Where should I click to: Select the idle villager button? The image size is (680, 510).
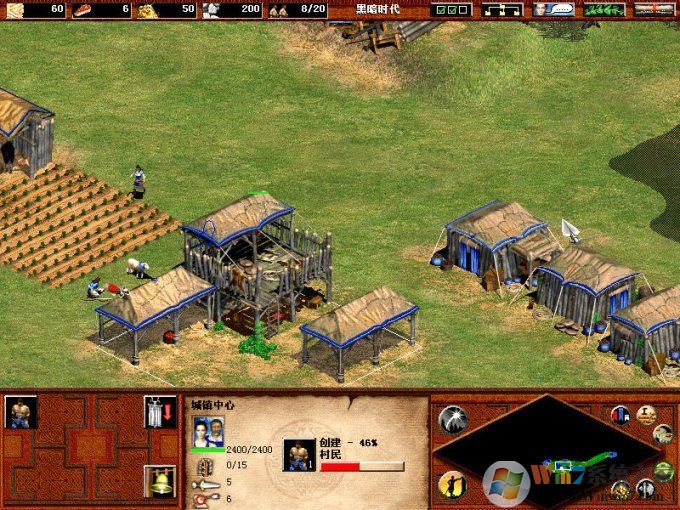(452, 485)
